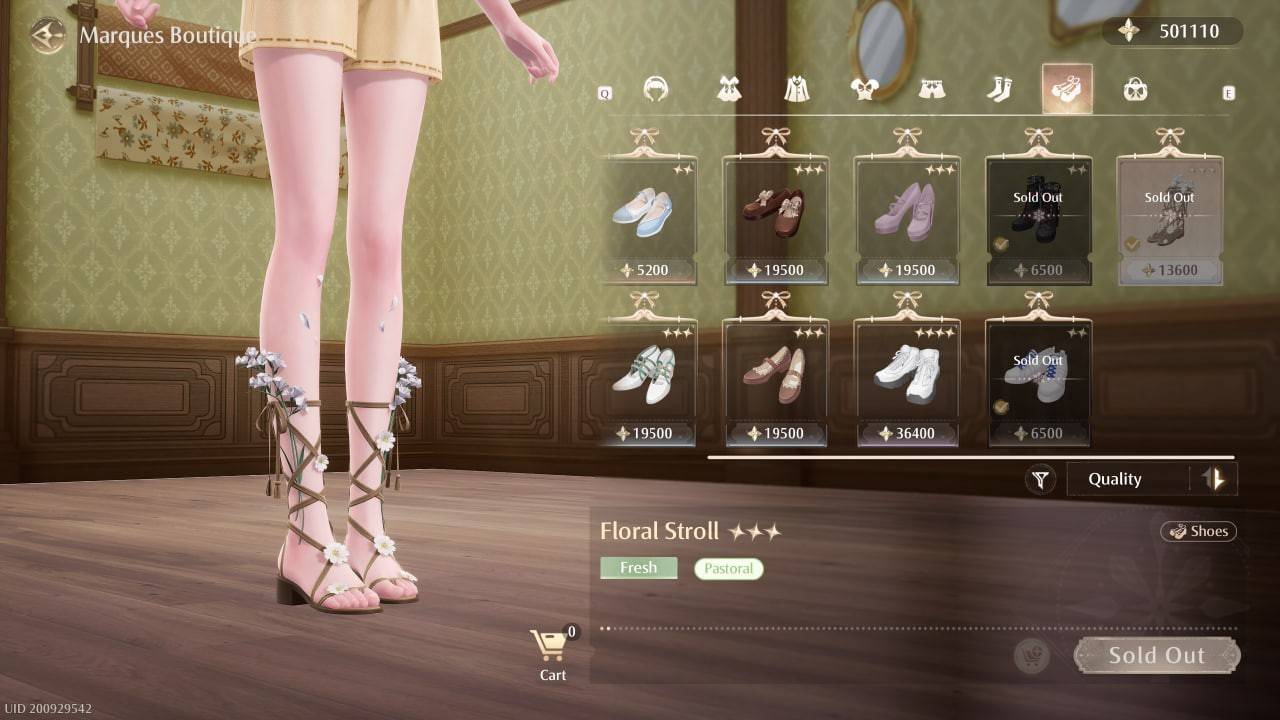Show the outerwear jacket category

pos(797,90)
